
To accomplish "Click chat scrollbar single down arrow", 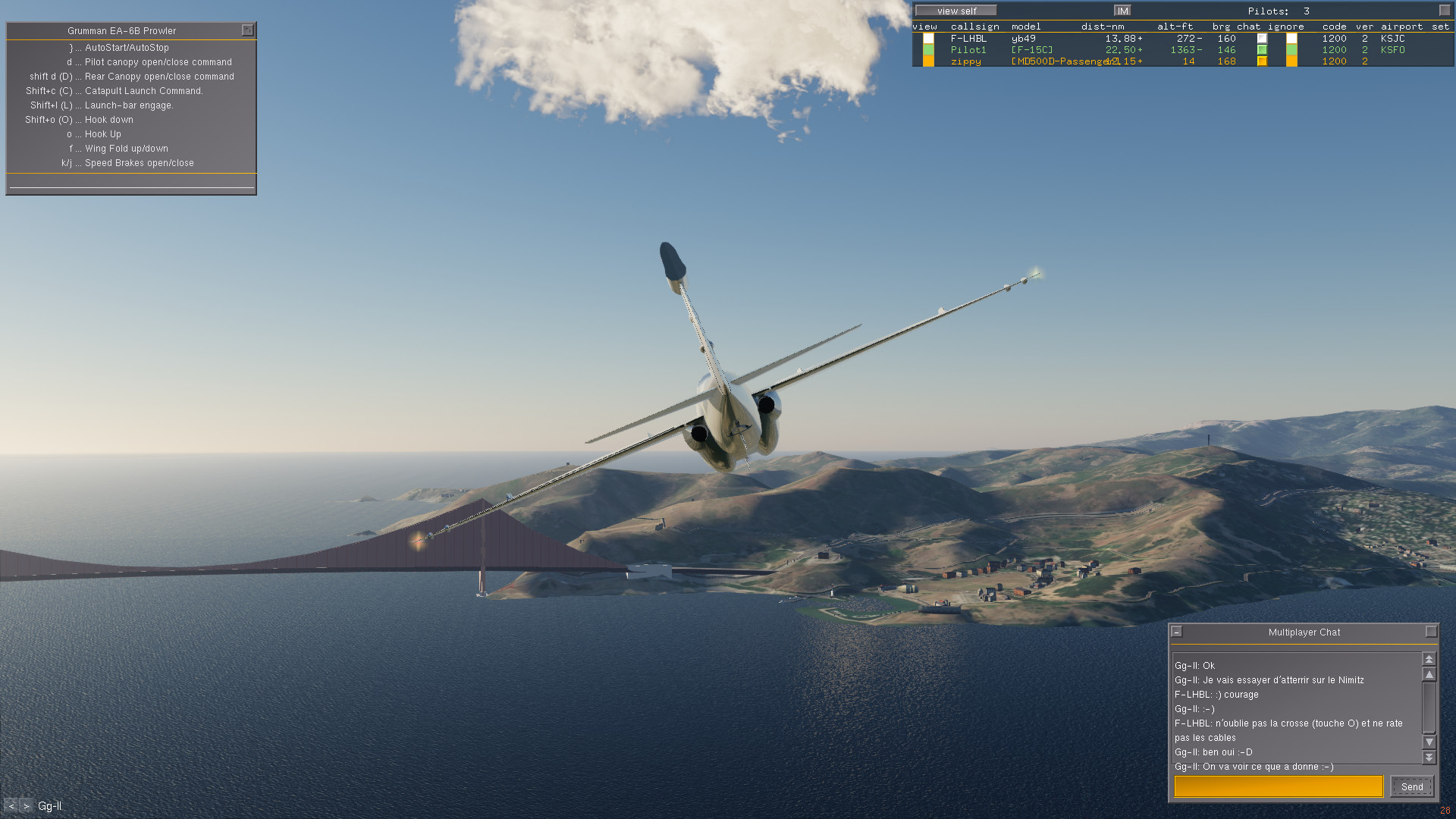I will coord(1429,742).
